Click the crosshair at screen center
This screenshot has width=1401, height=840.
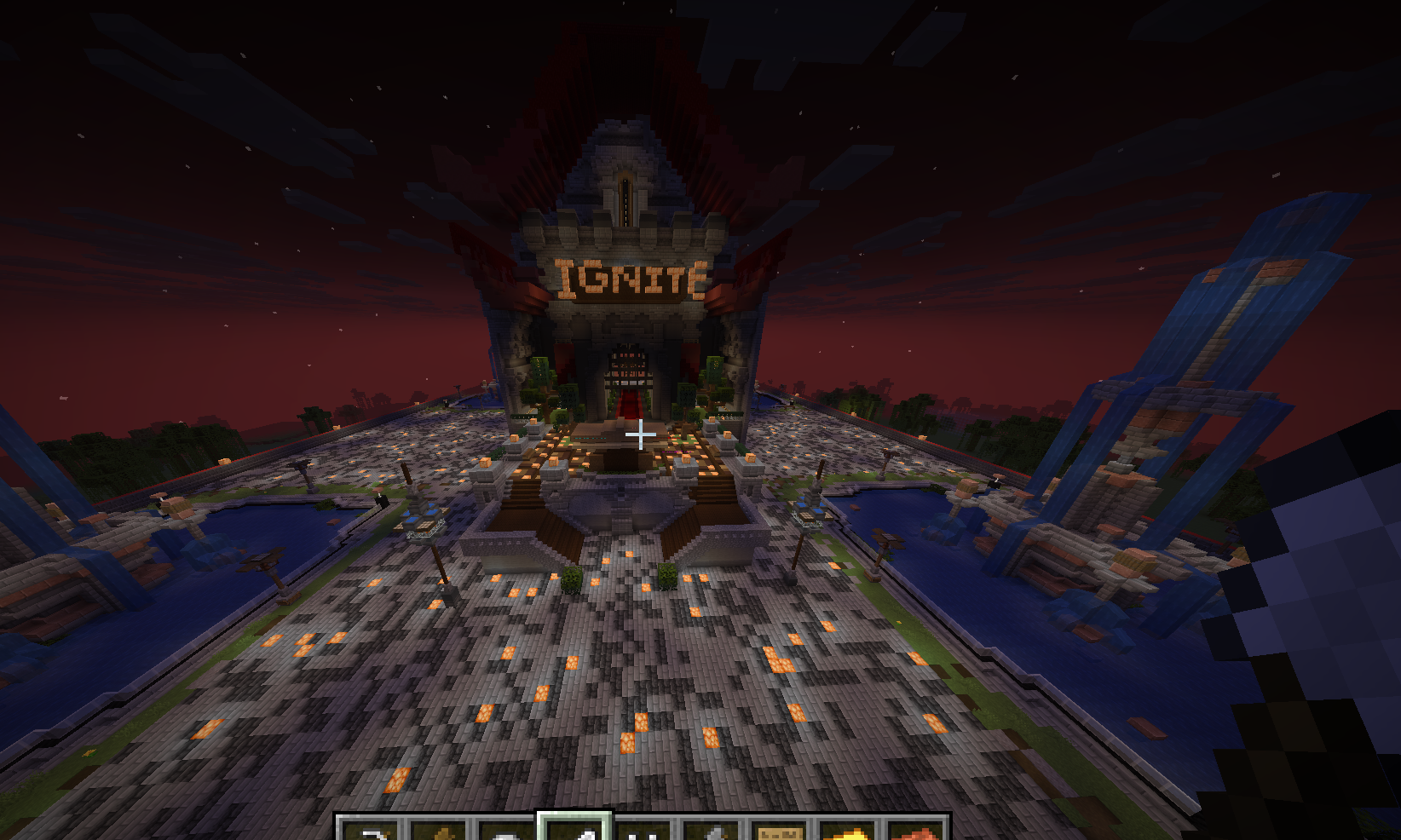pos(639,434)
